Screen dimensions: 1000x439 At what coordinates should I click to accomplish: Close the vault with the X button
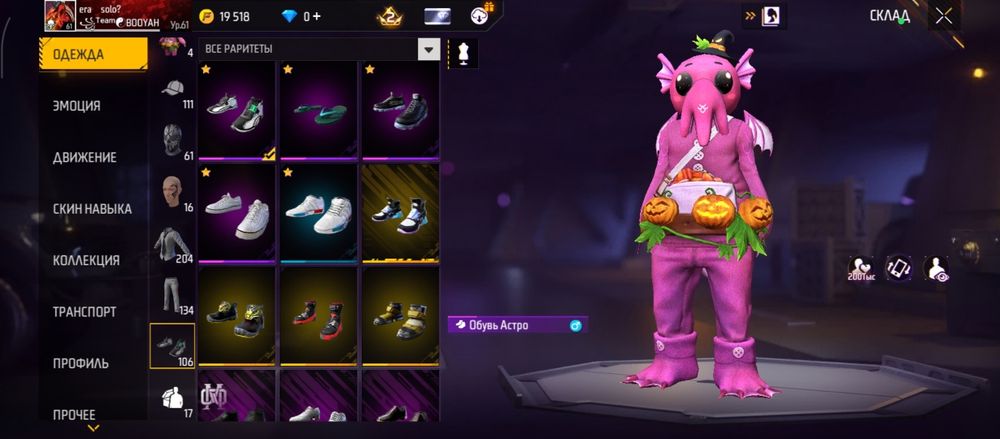click(944, 15)
